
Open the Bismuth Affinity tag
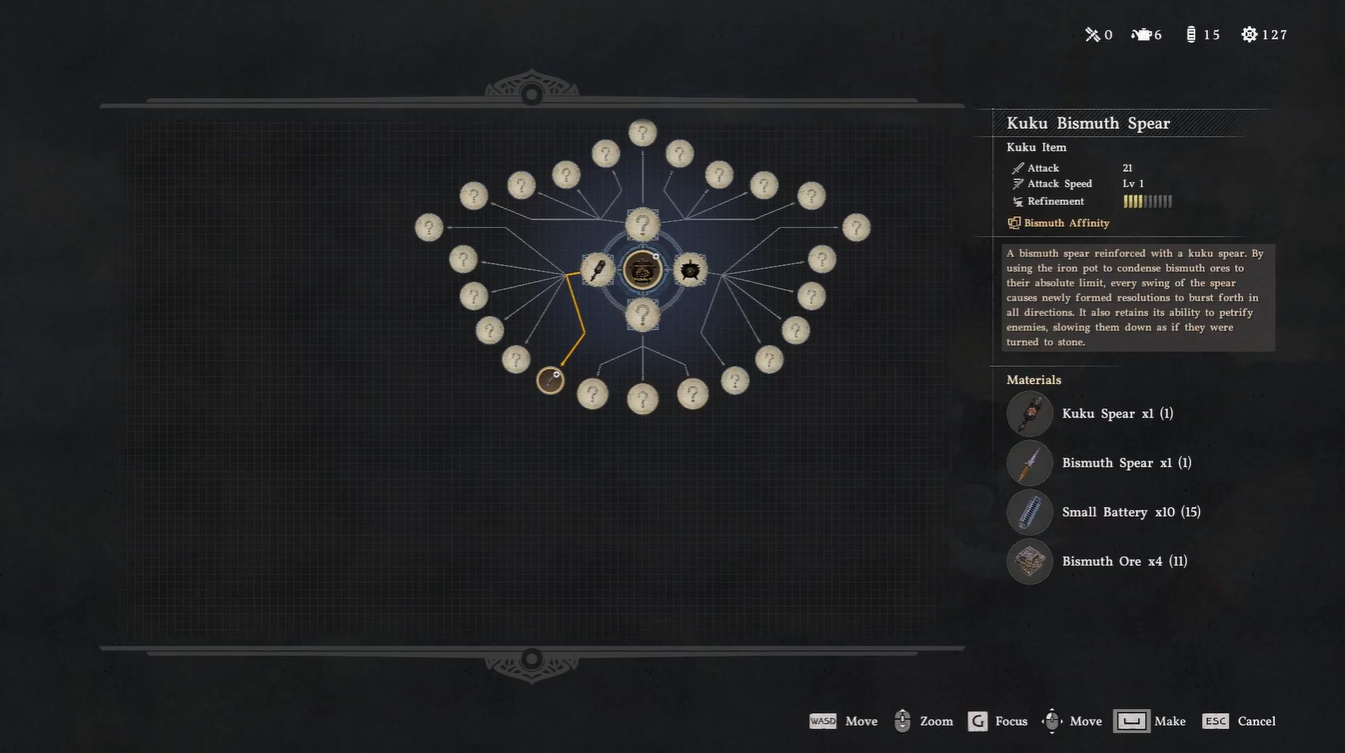click(1065, 223)
